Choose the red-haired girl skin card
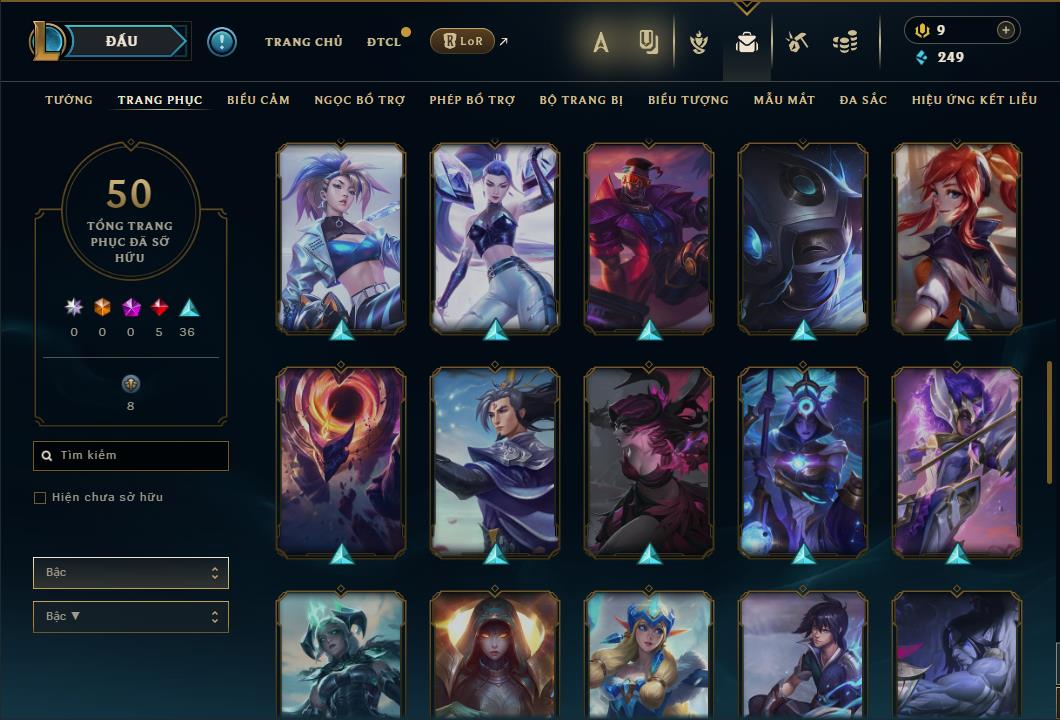This screenshot has width=1060, height=720. [x=957, y=237]
